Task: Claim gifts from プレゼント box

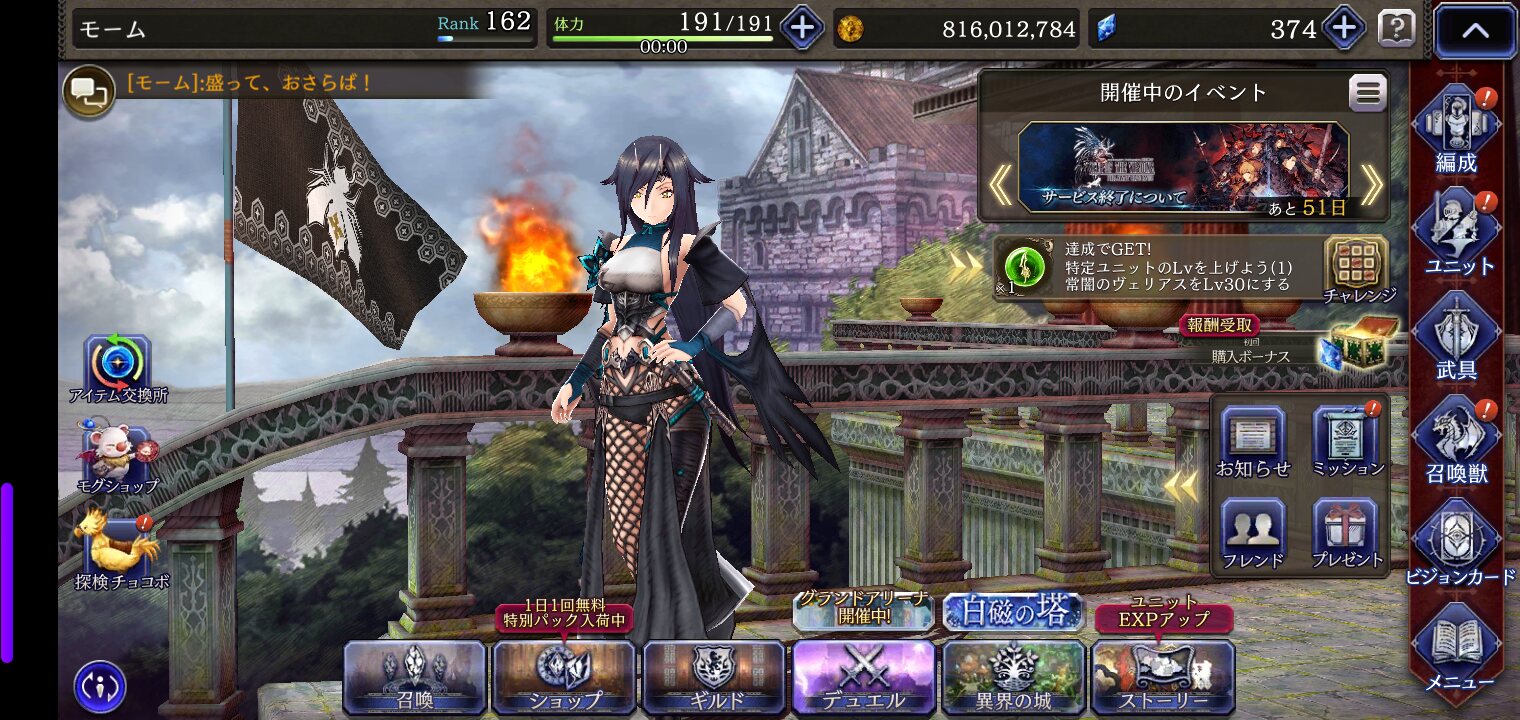Action: point(1347,534)
